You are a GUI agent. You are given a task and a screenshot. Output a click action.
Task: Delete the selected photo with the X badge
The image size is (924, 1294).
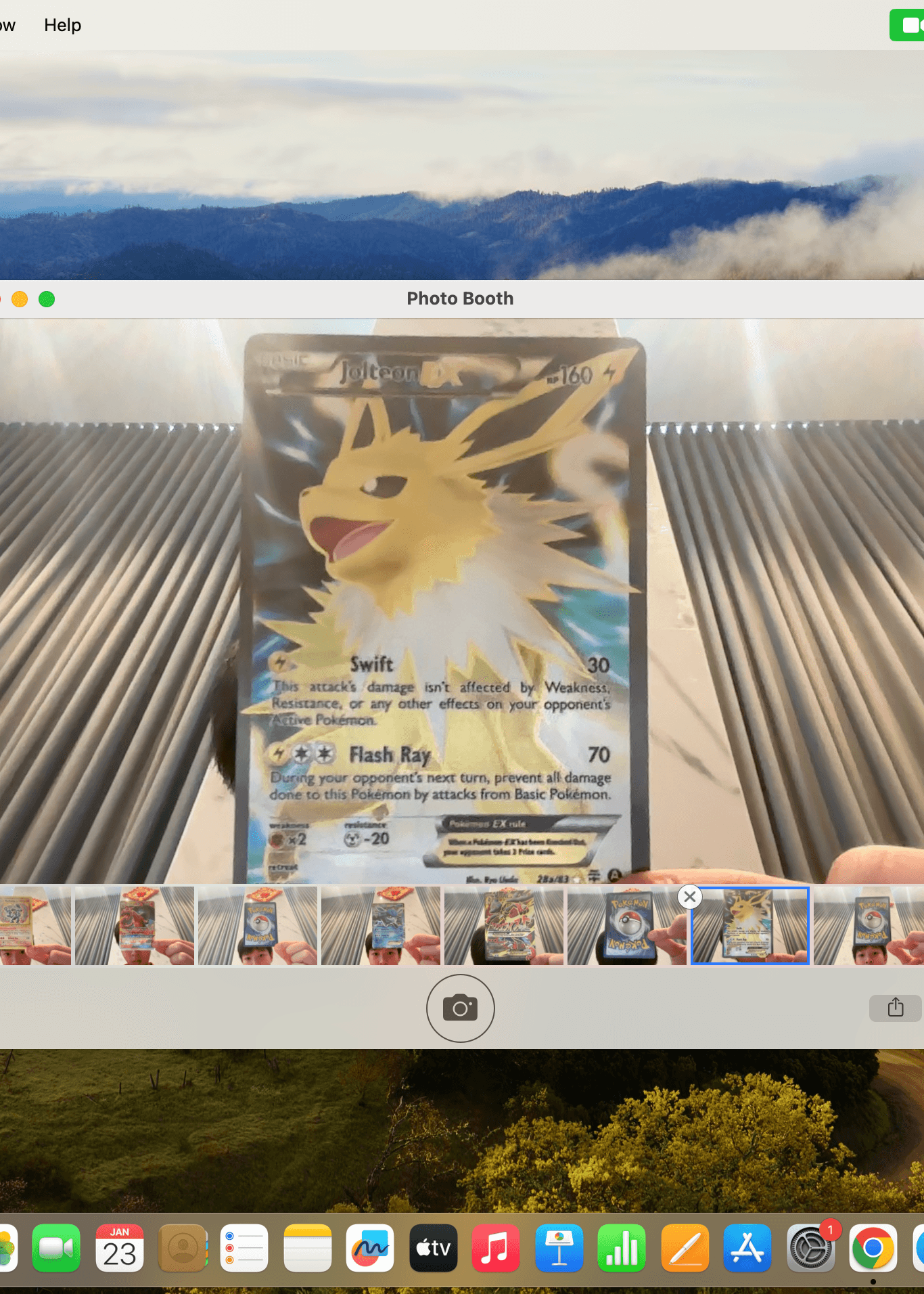pyautogui.click(x=689, y=897)
